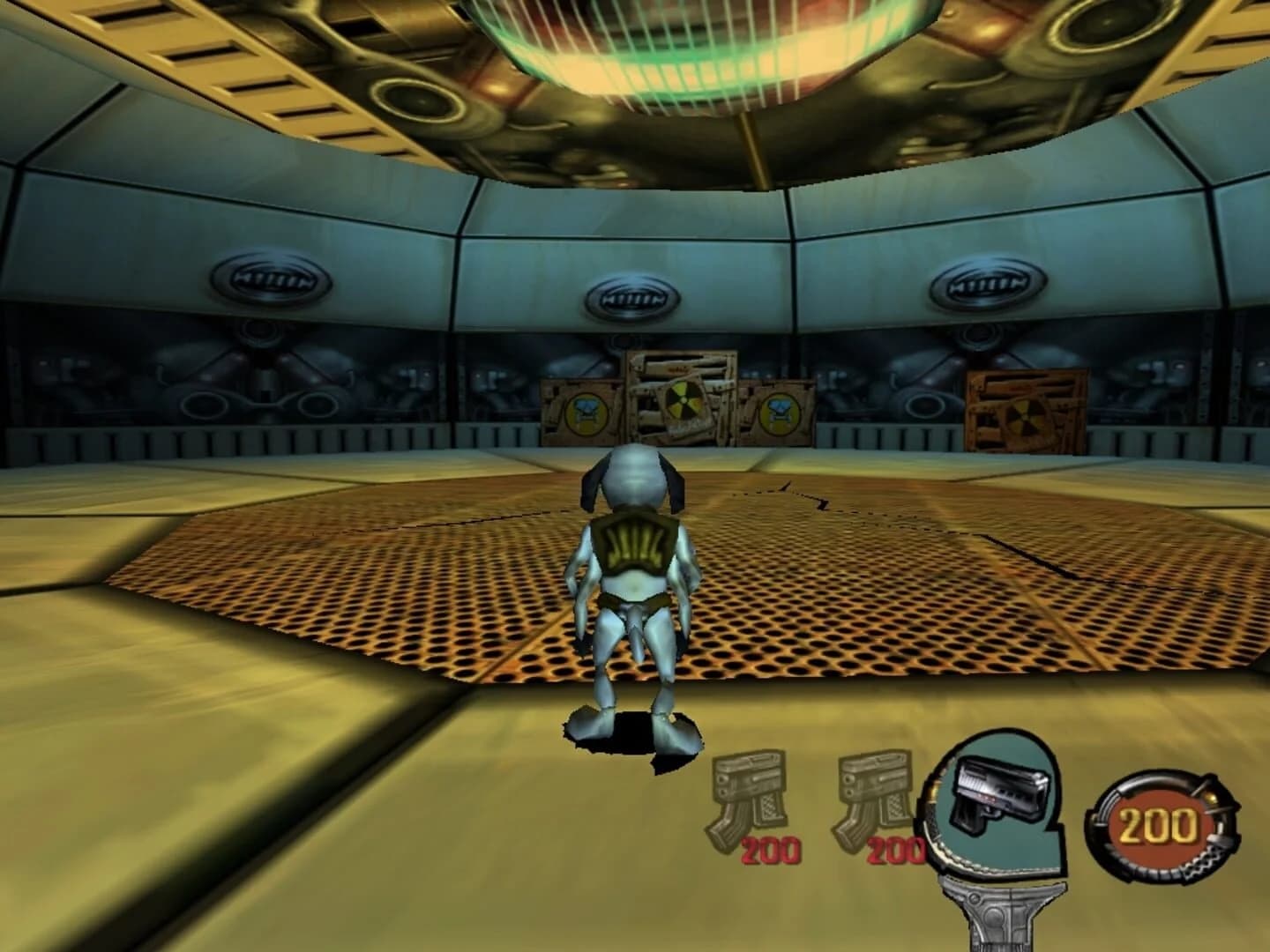The image size is (1270, 952).
Task: Click the red 200 ammo count under the second pistol
Action: (896, 851)
